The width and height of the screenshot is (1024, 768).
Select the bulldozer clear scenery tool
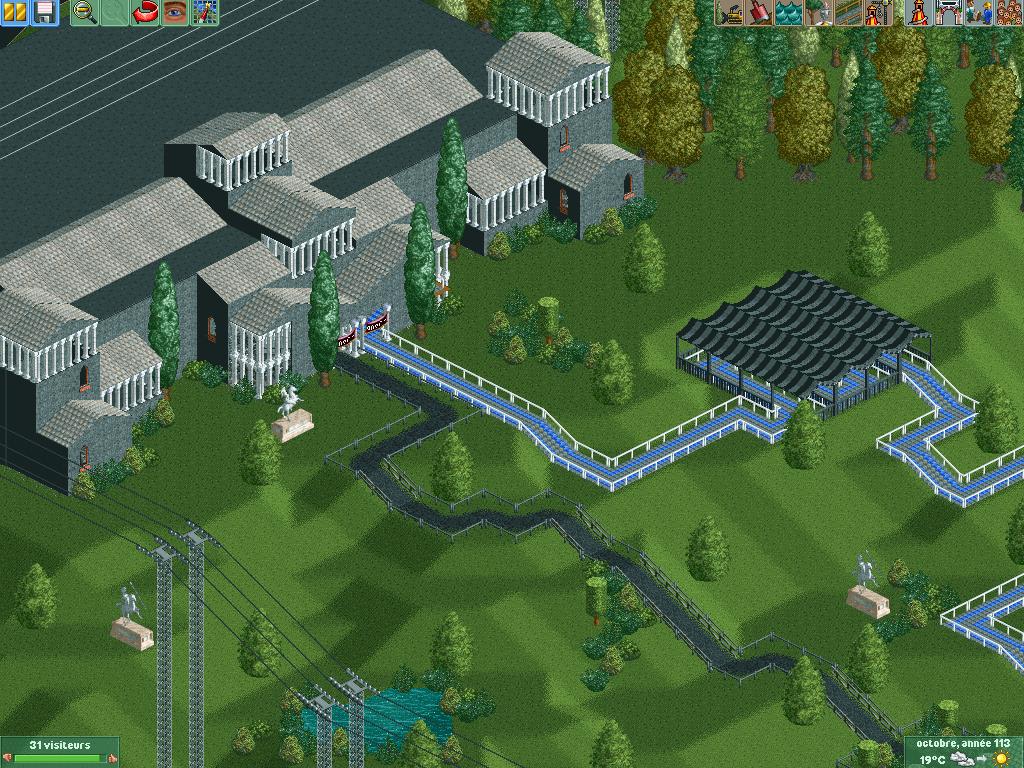pos(730,13)
